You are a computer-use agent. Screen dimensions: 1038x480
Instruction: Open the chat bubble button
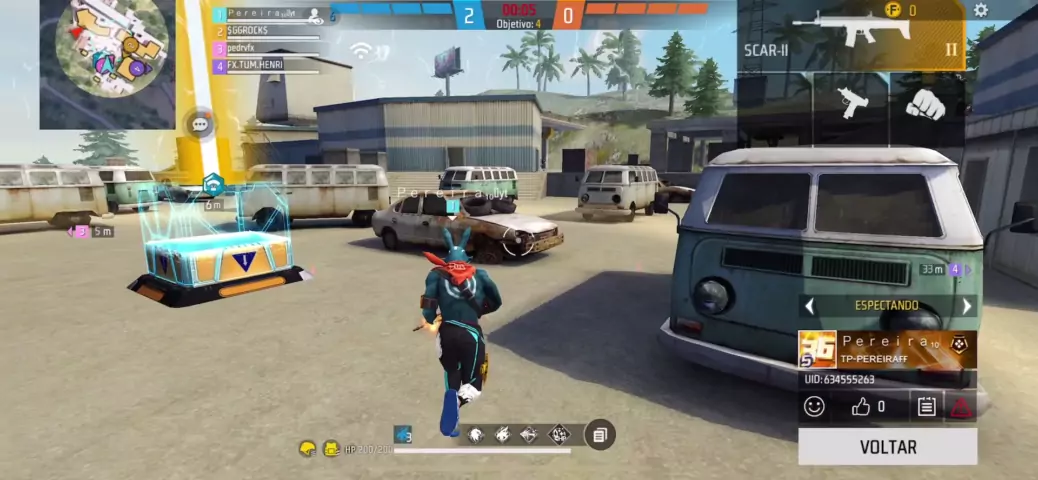point(200,125)
